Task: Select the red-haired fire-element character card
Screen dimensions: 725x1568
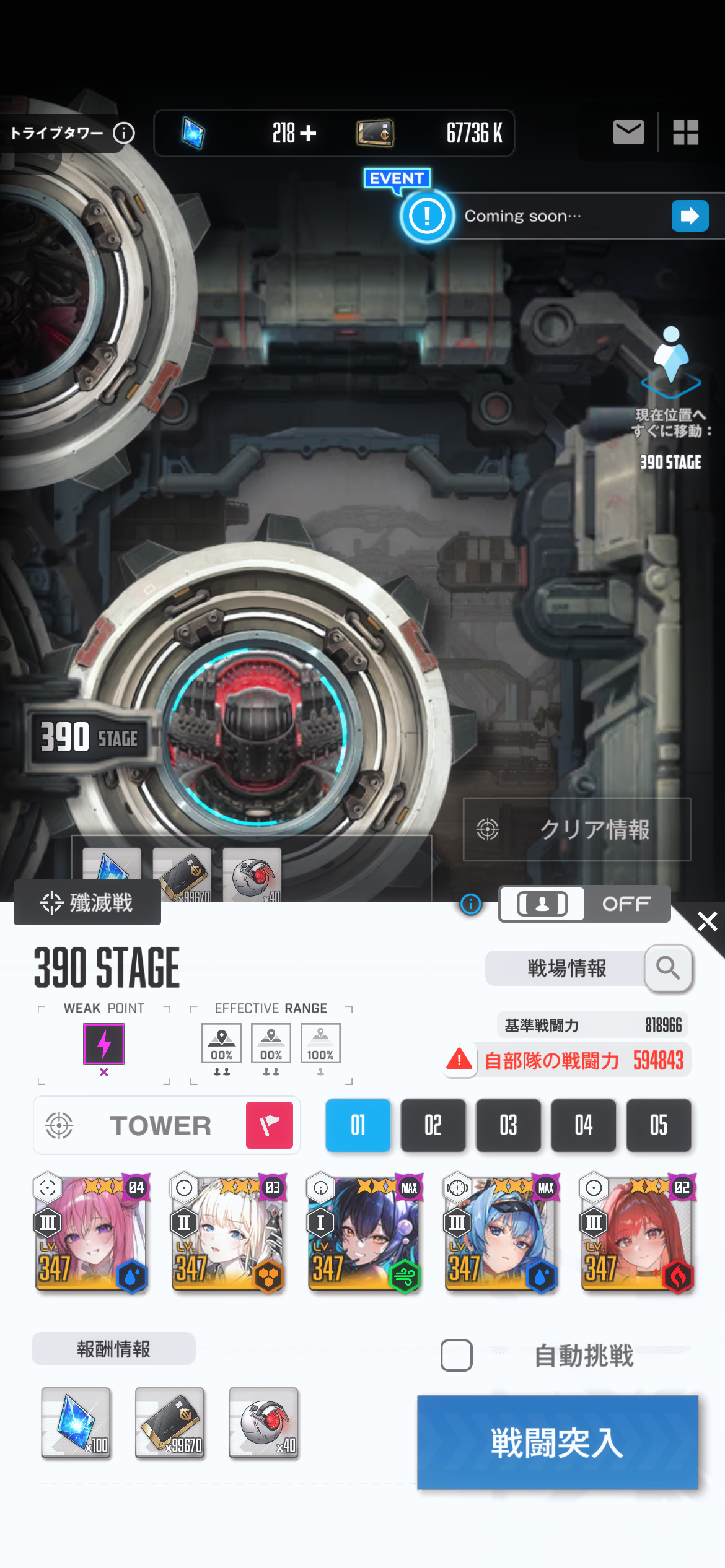Action: pyautogui.click(x=637, y=1232)
